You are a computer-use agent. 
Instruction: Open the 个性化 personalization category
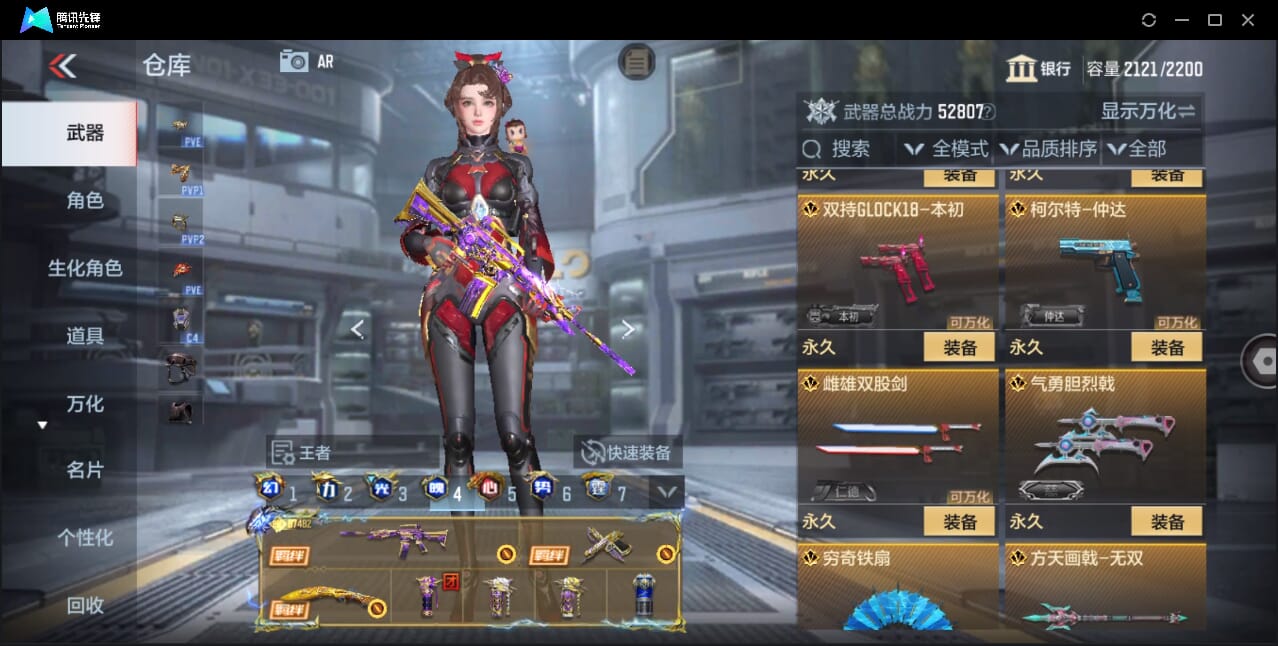point(84,538)
